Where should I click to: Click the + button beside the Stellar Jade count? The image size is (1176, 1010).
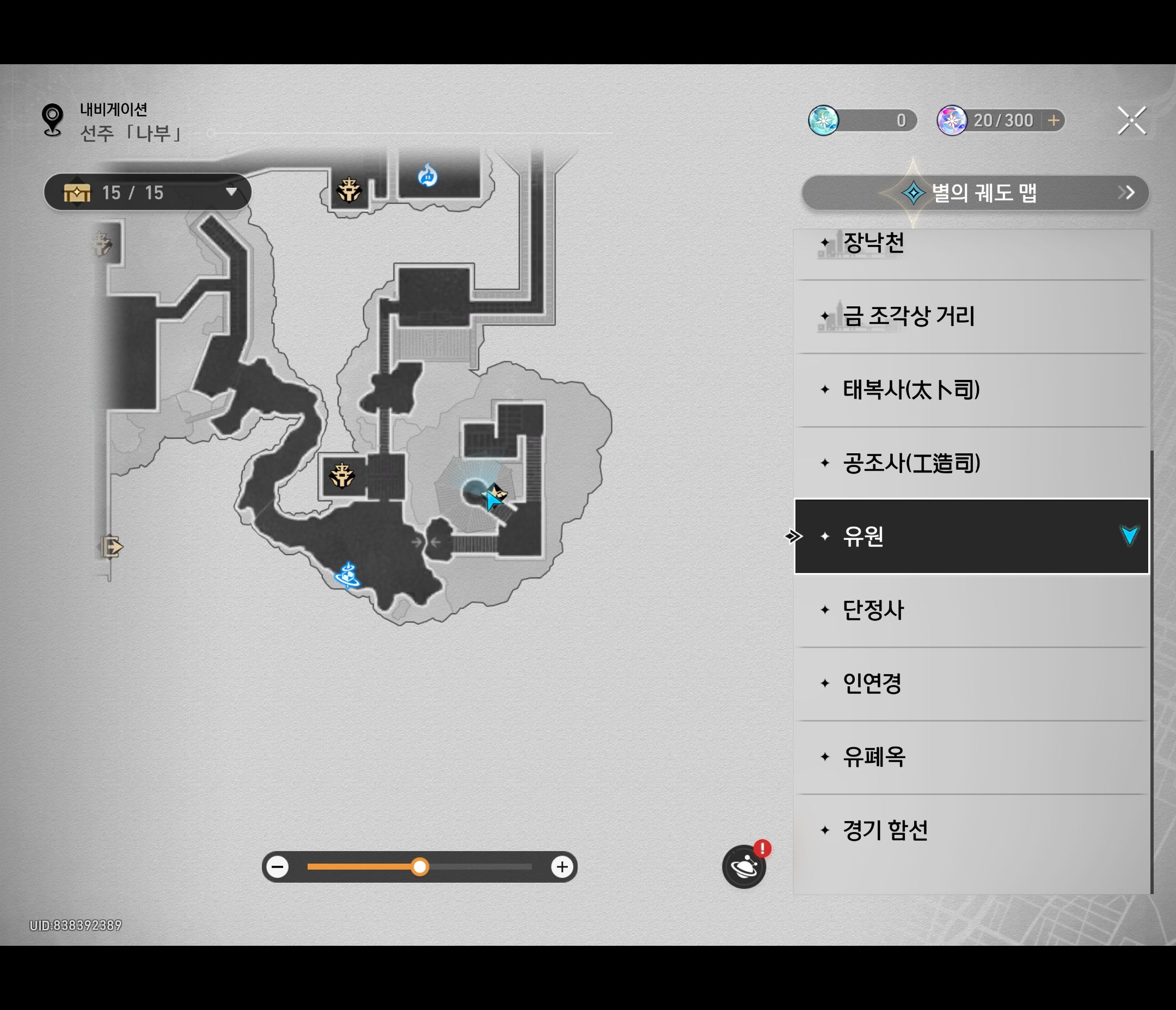click(x=1053, y=120)
